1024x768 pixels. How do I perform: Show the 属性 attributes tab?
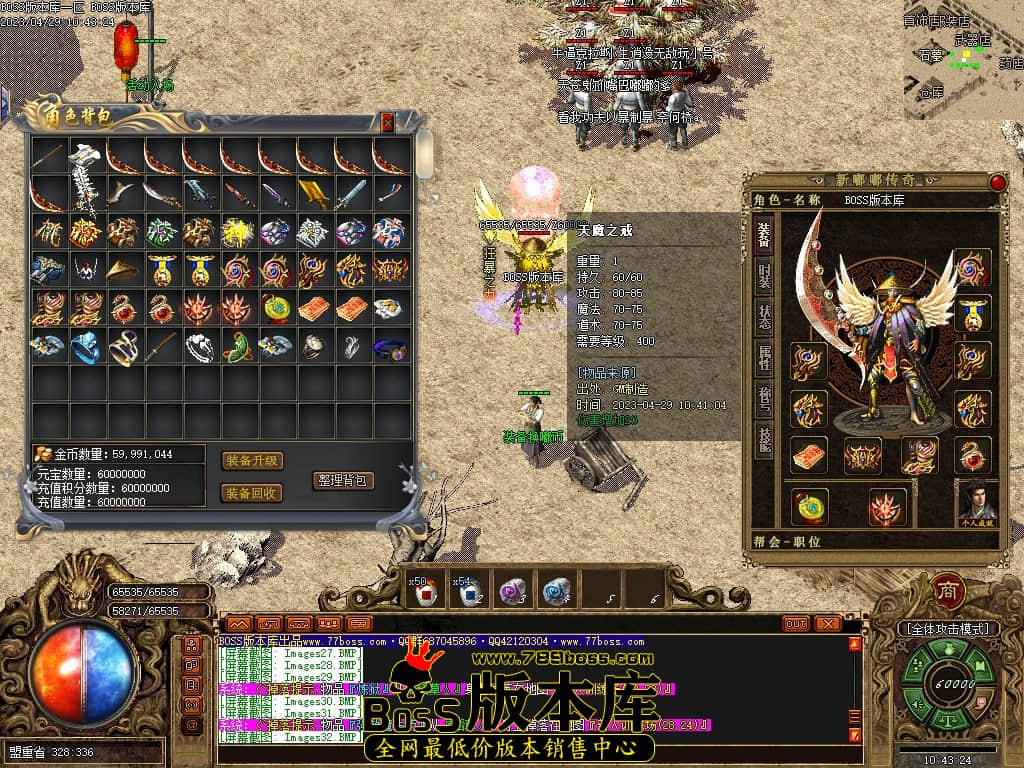[x=763, y=362]
